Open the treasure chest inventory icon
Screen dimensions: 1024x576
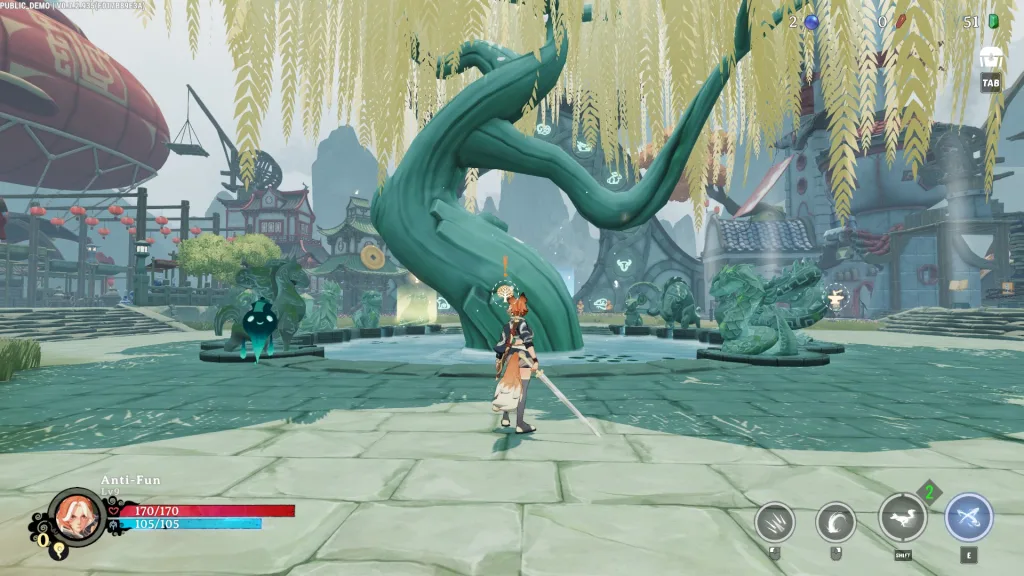991,58
